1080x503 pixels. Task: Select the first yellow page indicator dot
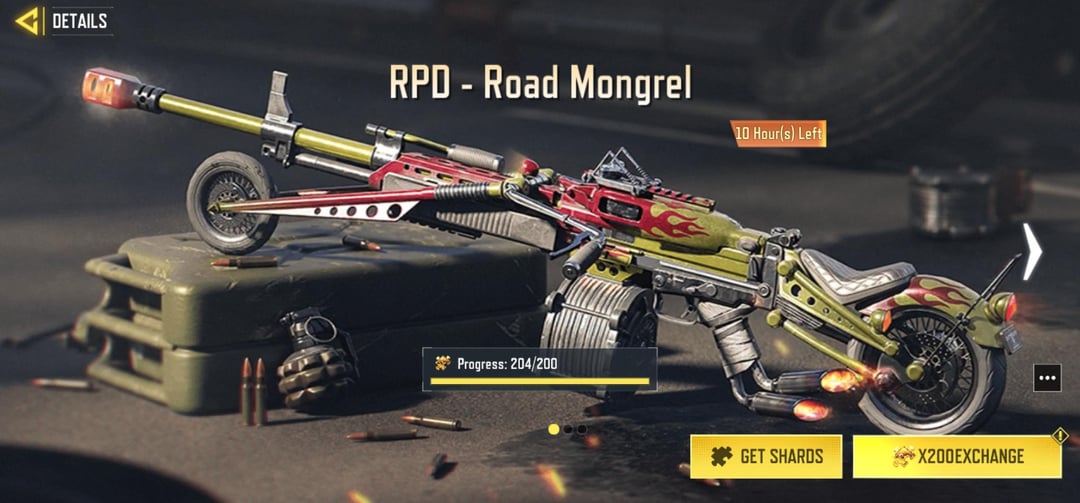554,429
